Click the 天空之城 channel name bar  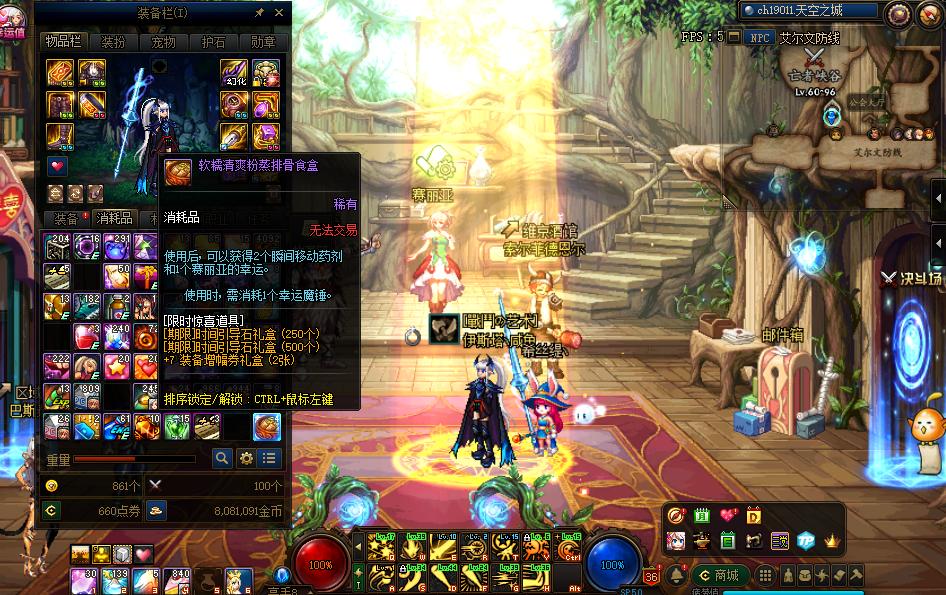(x=809, y=11)
